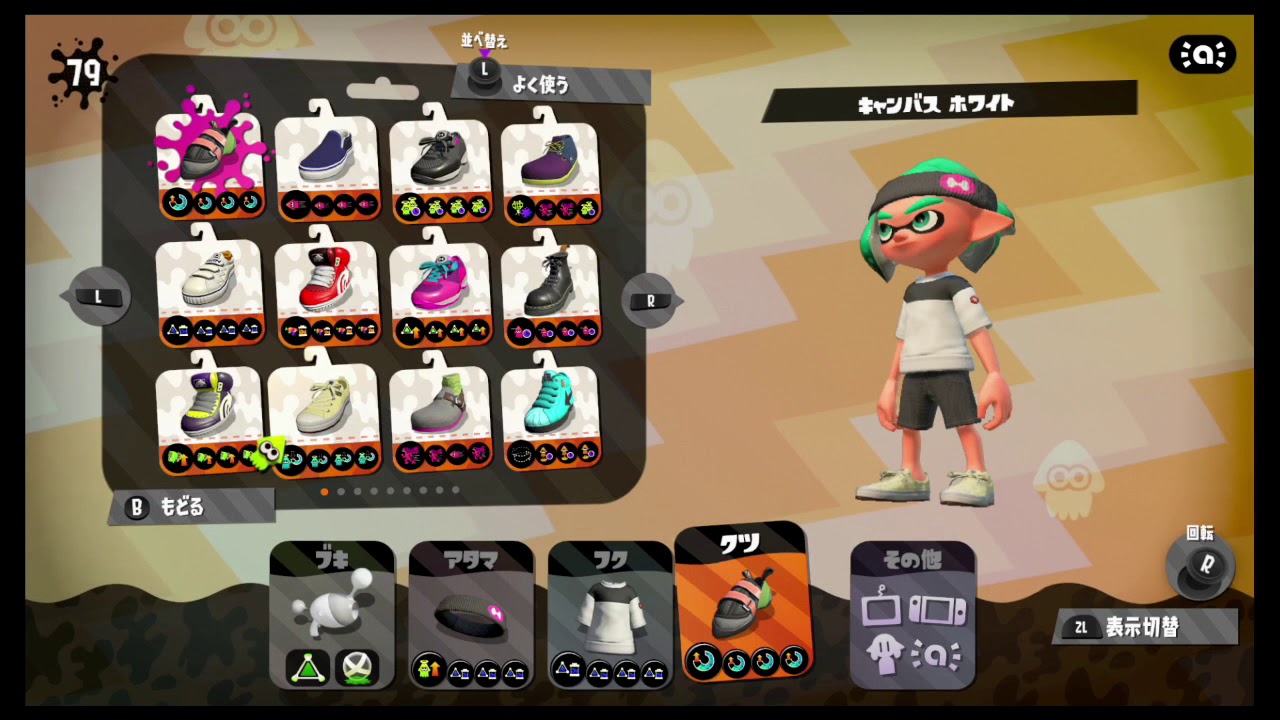
Task: Select the pink running shoes
Action: click(x=442, y=285)
